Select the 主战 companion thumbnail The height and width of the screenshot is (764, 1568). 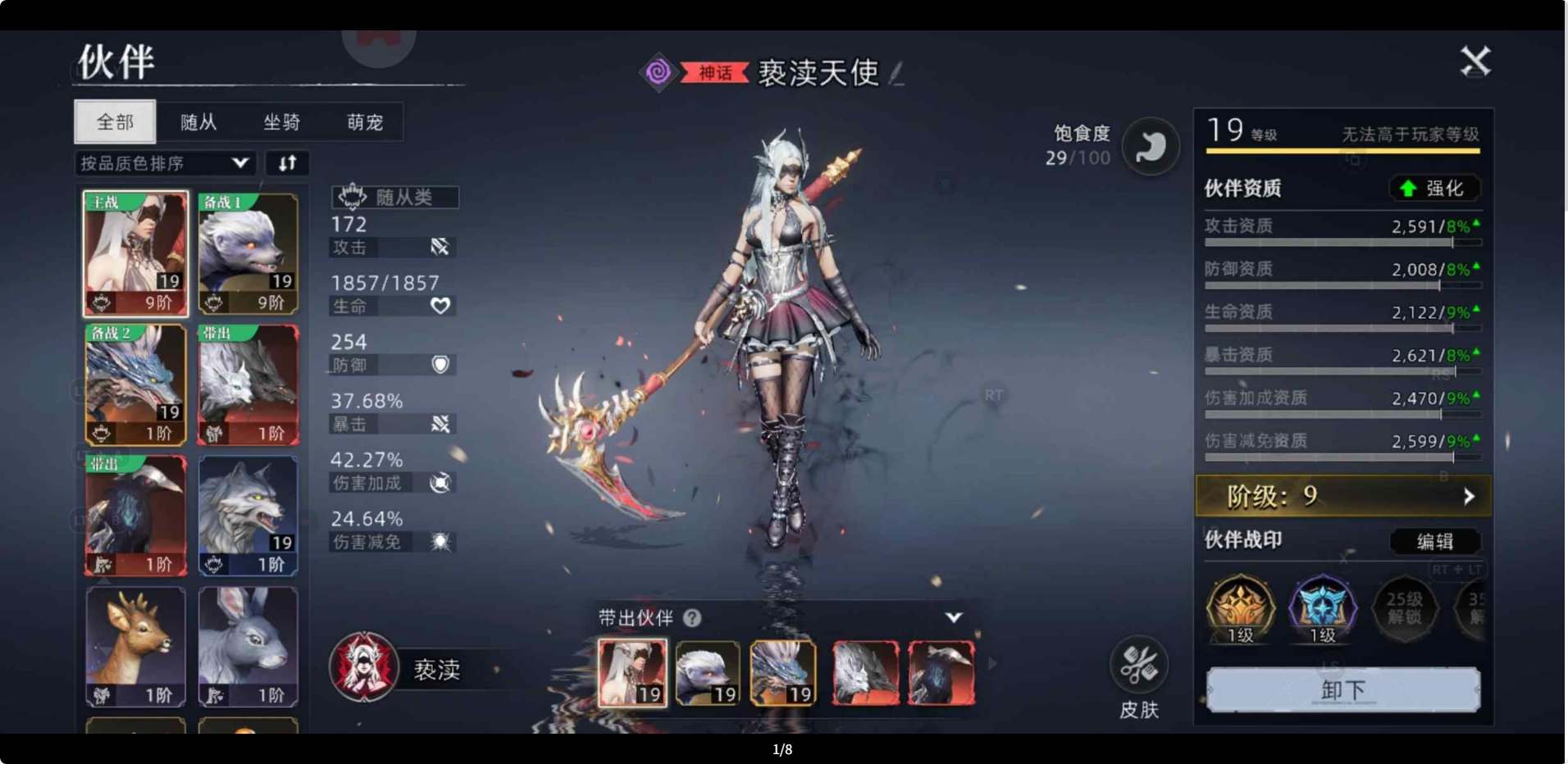(x=135, y=252)
